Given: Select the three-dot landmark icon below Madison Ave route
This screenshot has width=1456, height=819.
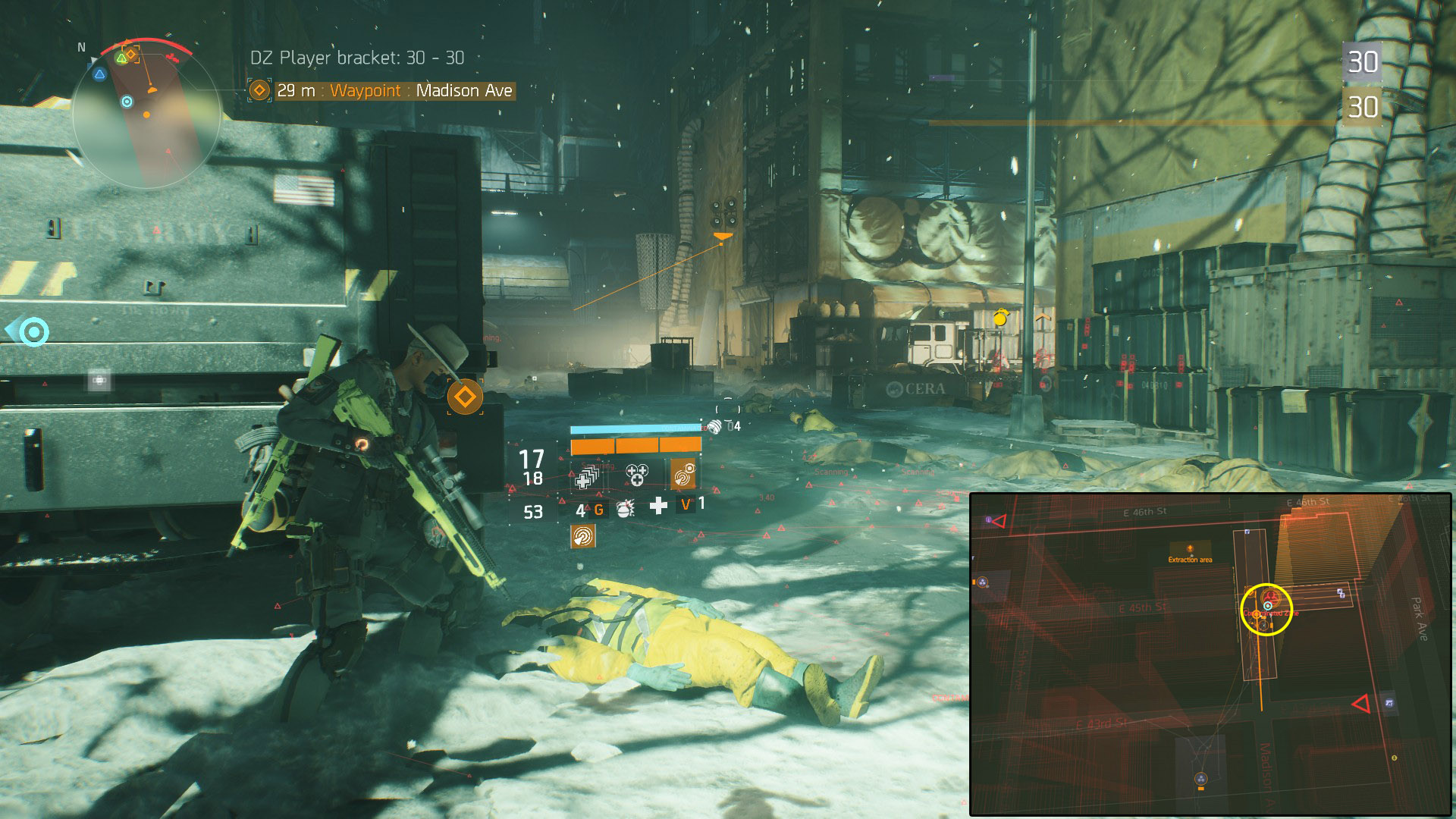Looking at the screenshot, I should [1200, 779].
